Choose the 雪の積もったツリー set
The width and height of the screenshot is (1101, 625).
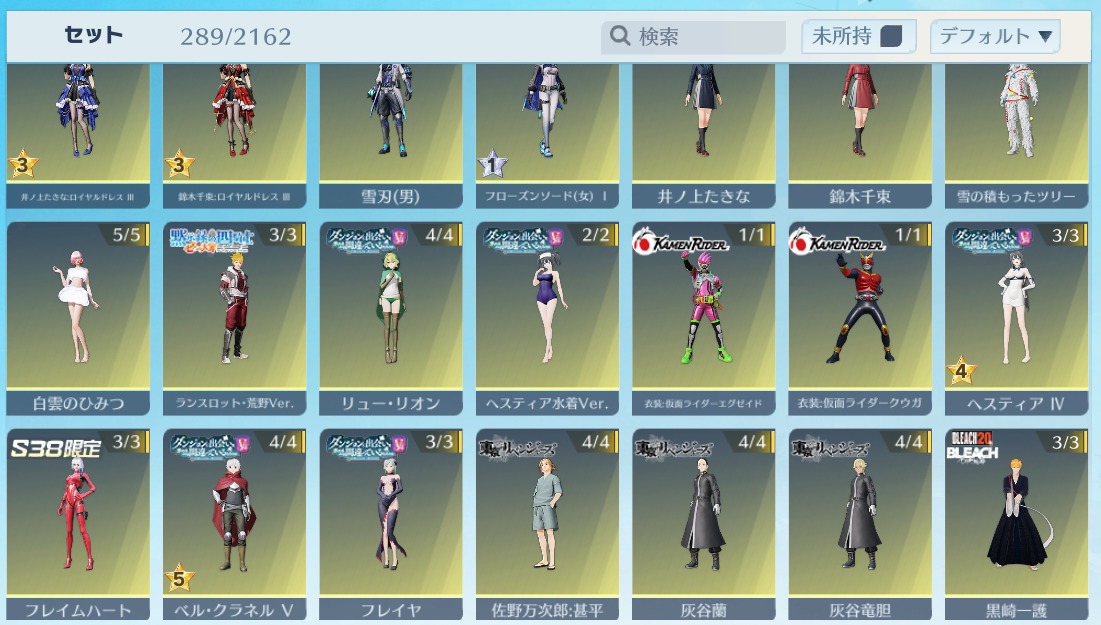point(1016,130)
